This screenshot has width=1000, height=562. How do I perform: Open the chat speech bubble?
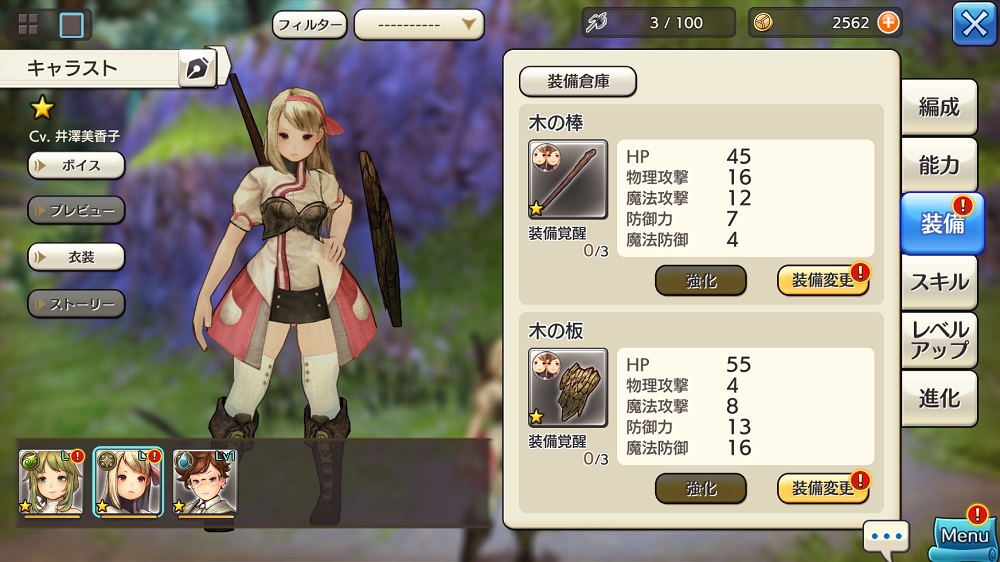click(886, 537)
